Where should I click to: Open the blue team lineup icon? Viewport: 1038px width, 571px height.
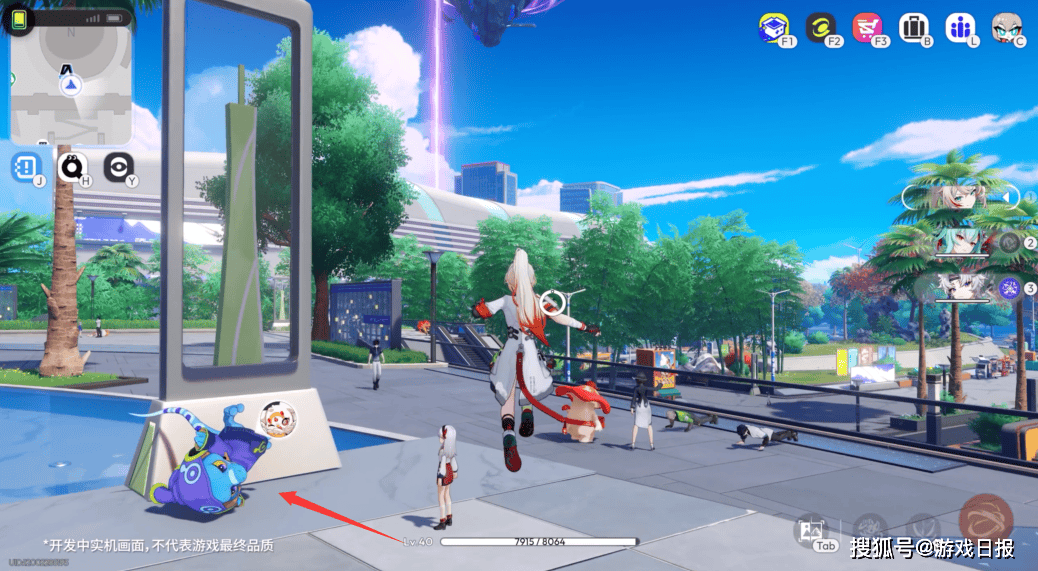click(959, 28)
